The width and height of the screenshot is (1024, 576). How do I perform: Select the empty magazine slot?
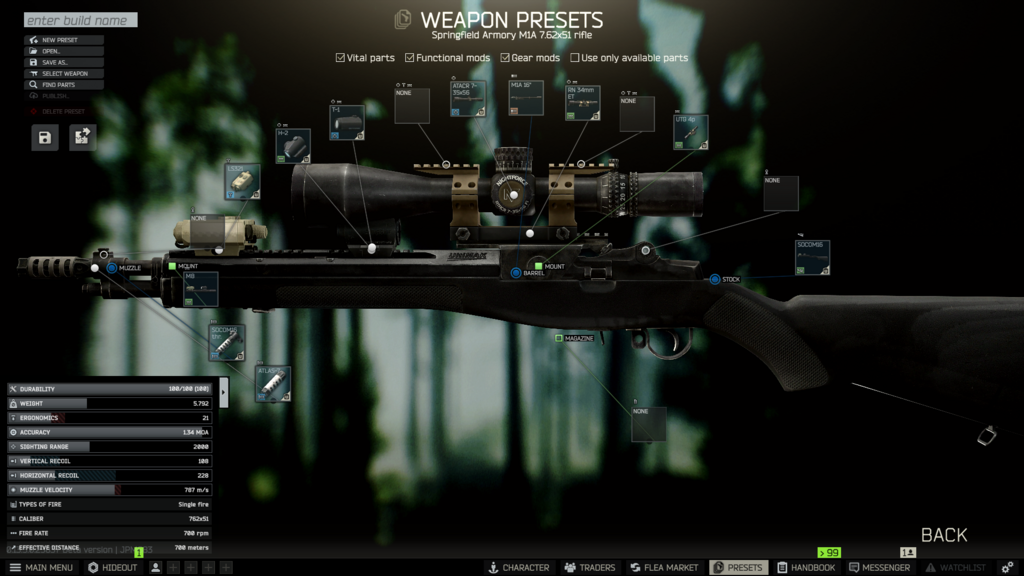(x=648, y=424)
